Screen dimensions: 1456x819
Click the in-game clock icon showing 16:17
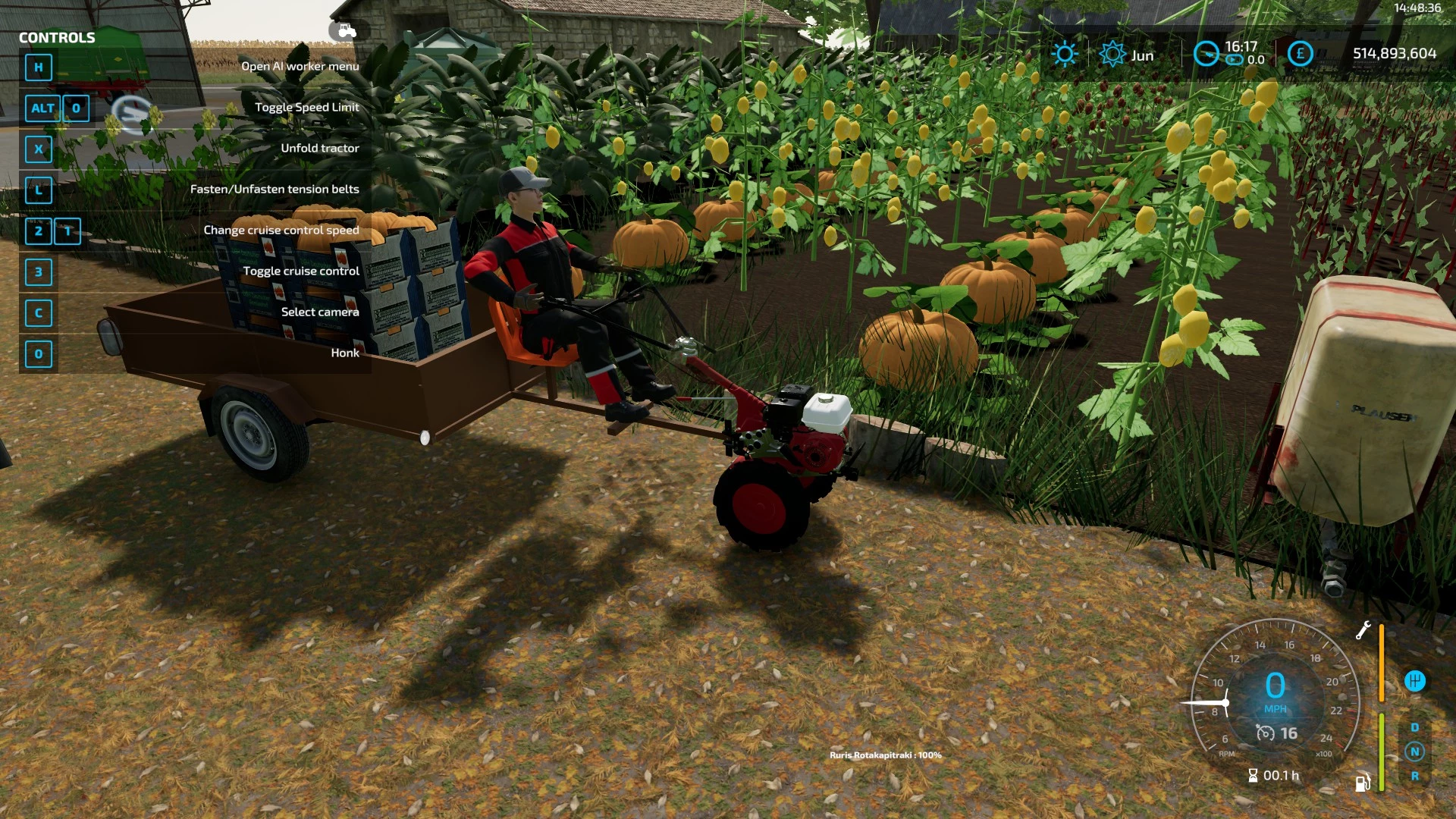[1207, 54]
